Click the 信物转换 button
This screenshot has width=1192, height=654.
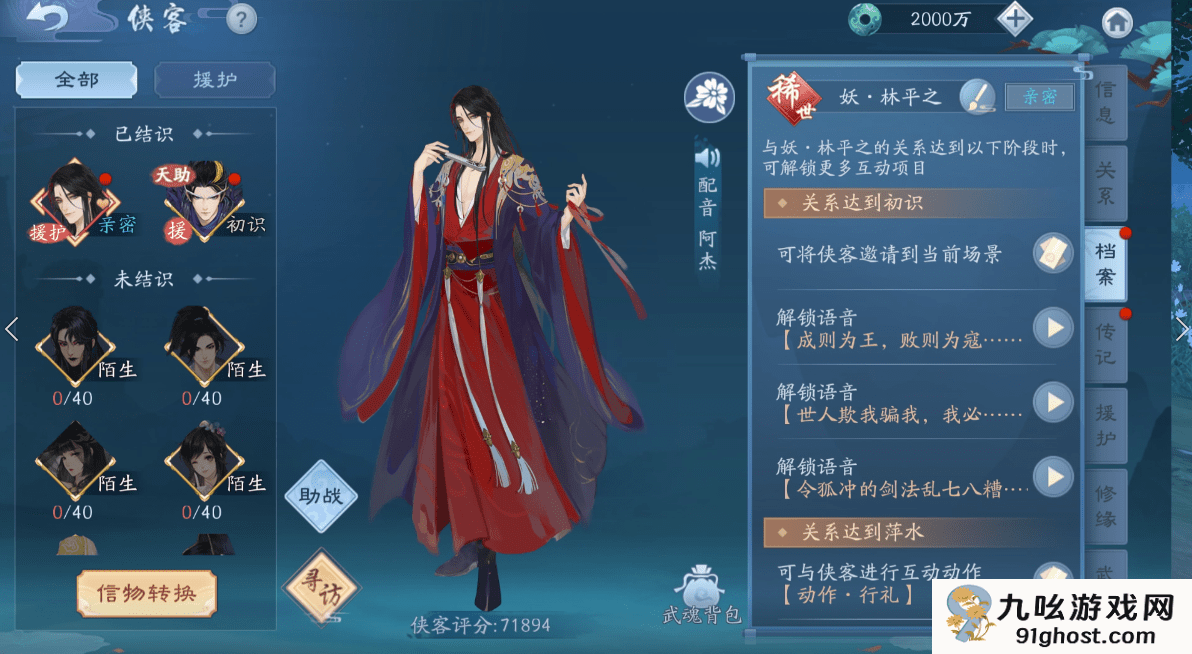[147, 593]
